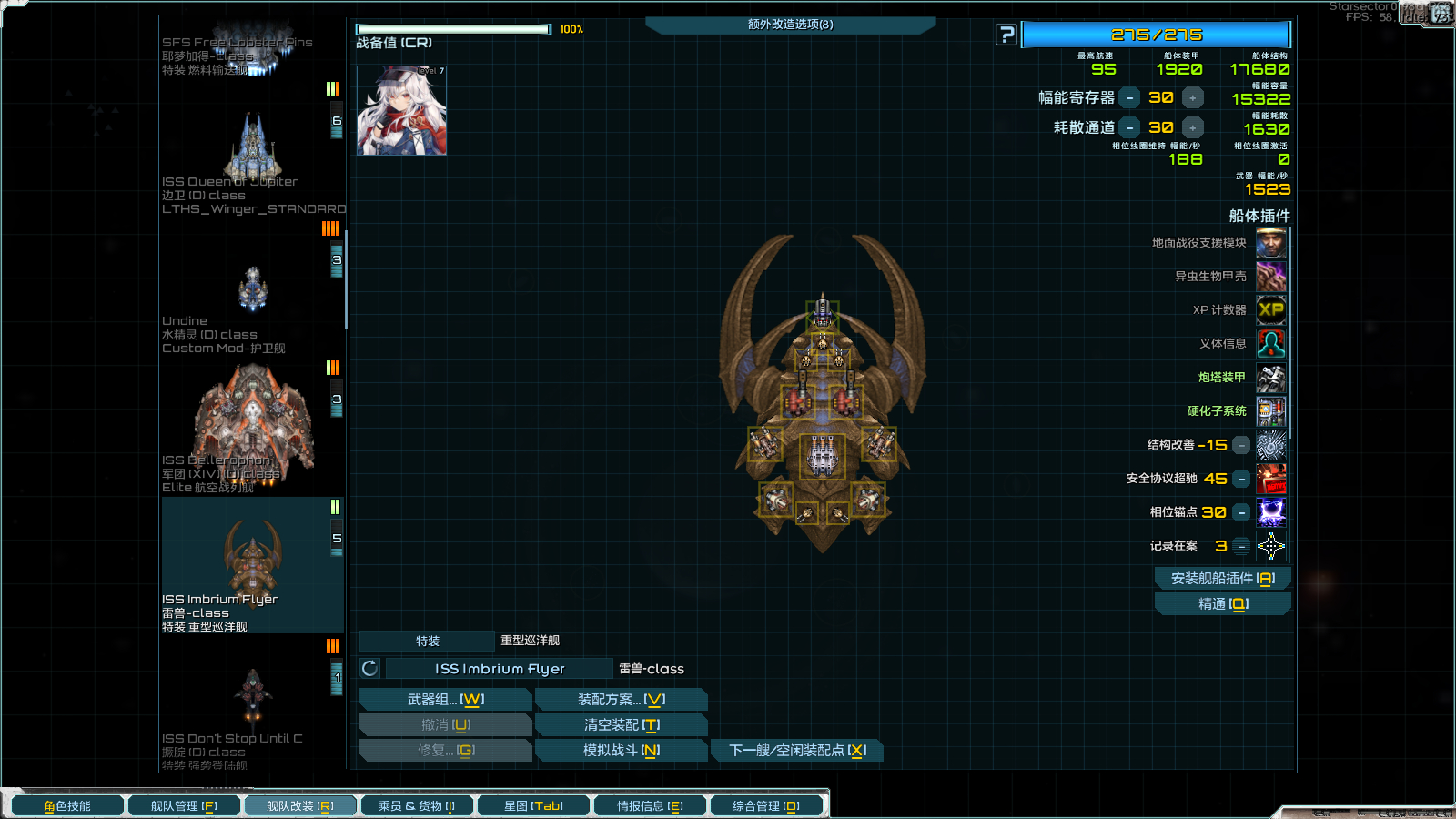Click the circular undo arrow beside ship name
The width and height of the screenshot is (1456, 819).
coord(368,668)
